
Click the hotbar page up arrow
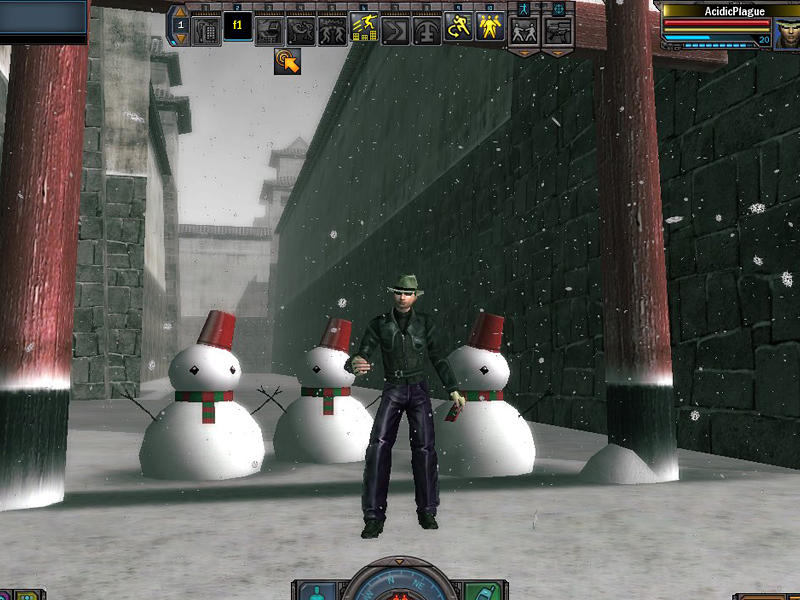(181, 13)
